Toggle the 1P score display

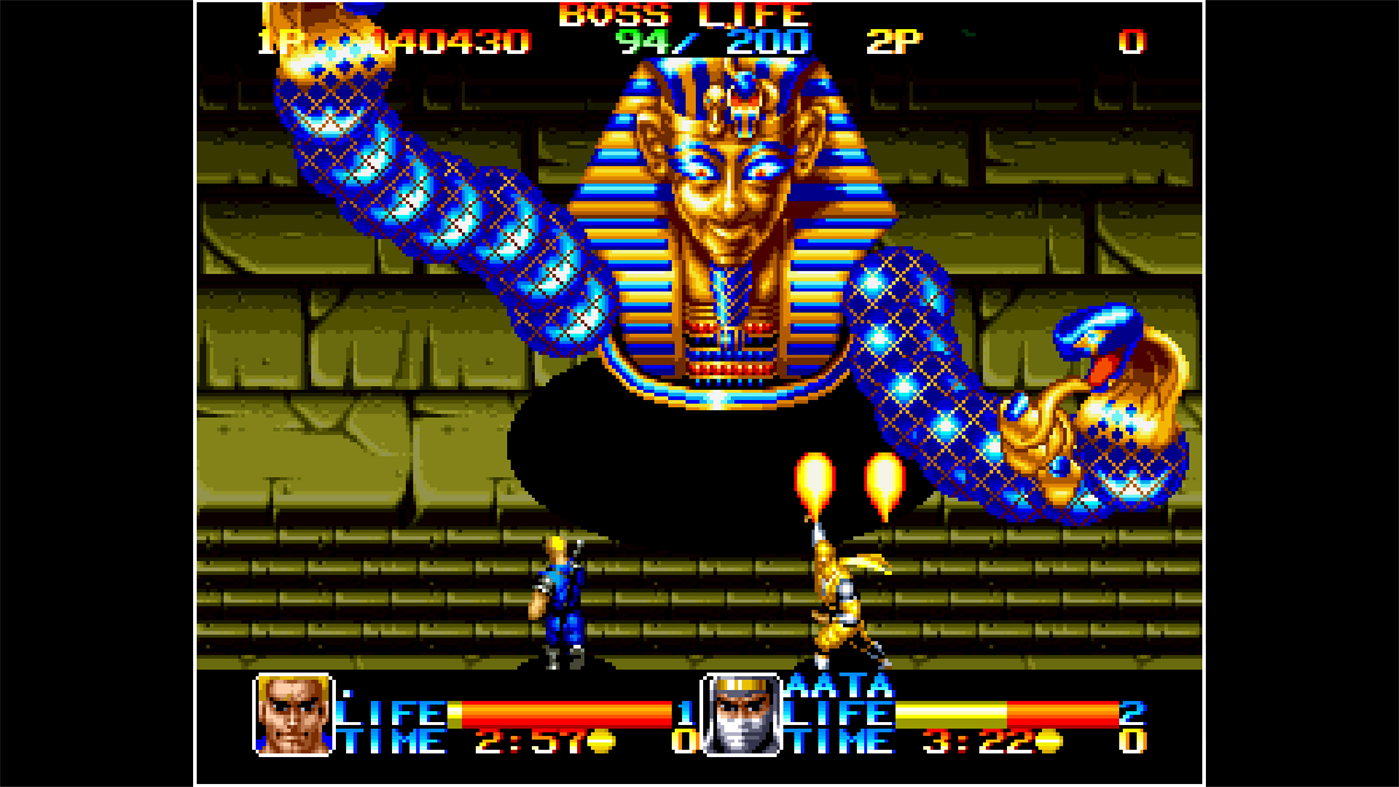tap(450, 42)
